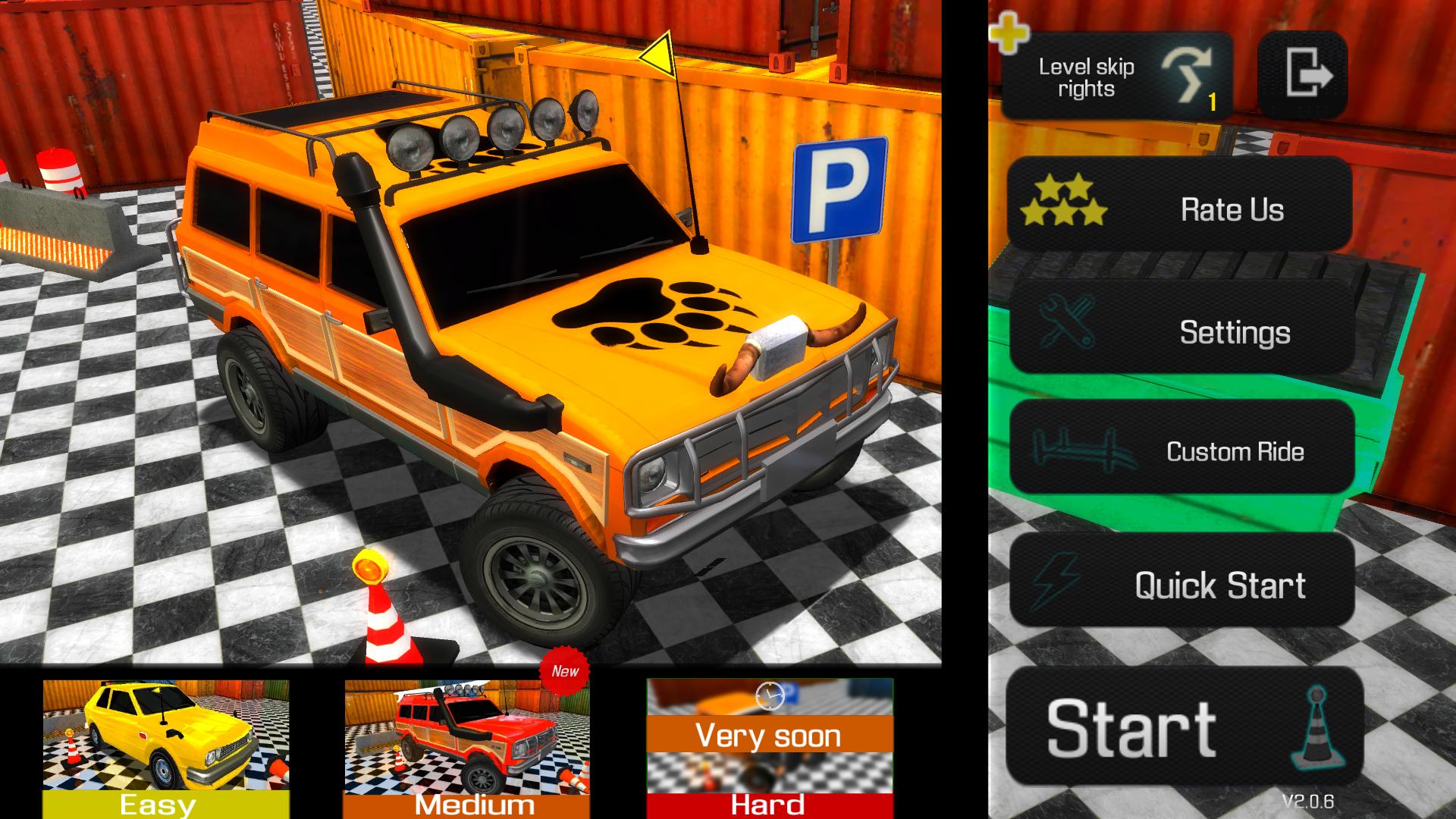Click the yellow plus icon
The image size is (1456, 819).
coord(1008,34)
